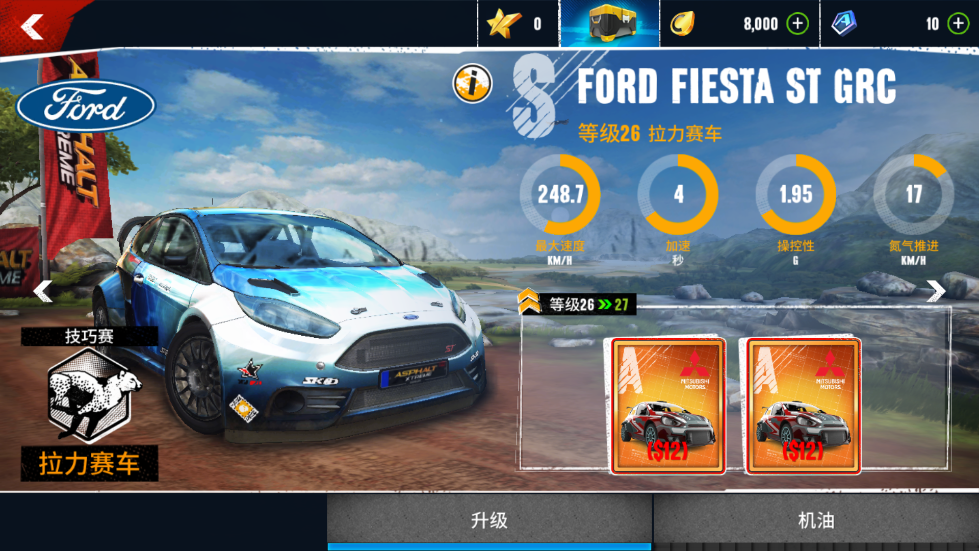The height and width of the screenshot is (551, 979).
Task: Show the previous car with left arrow
Action: tap(43, 291)
